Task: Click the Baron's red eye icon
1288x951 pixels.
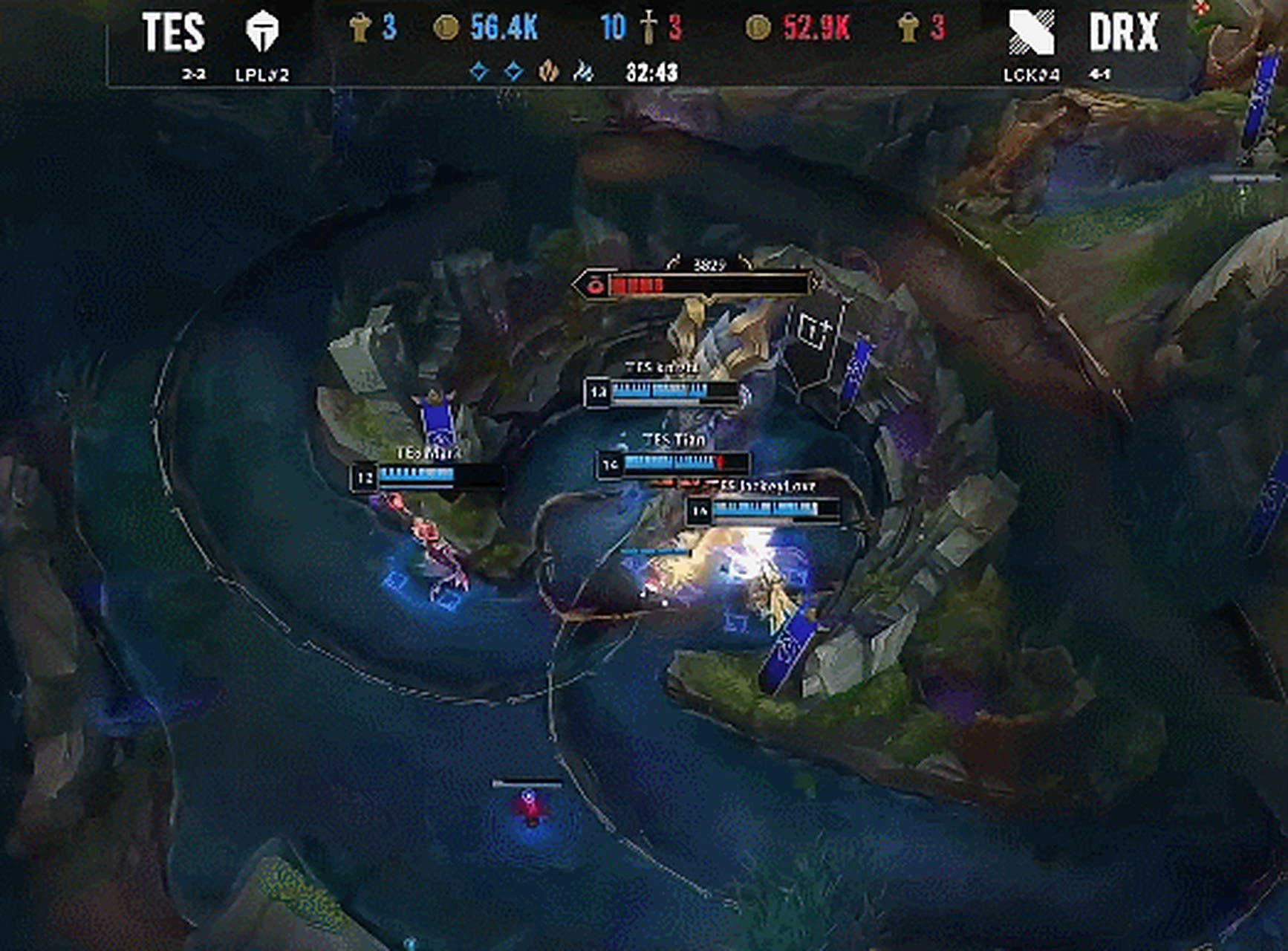Action: (x=594, y=285)
